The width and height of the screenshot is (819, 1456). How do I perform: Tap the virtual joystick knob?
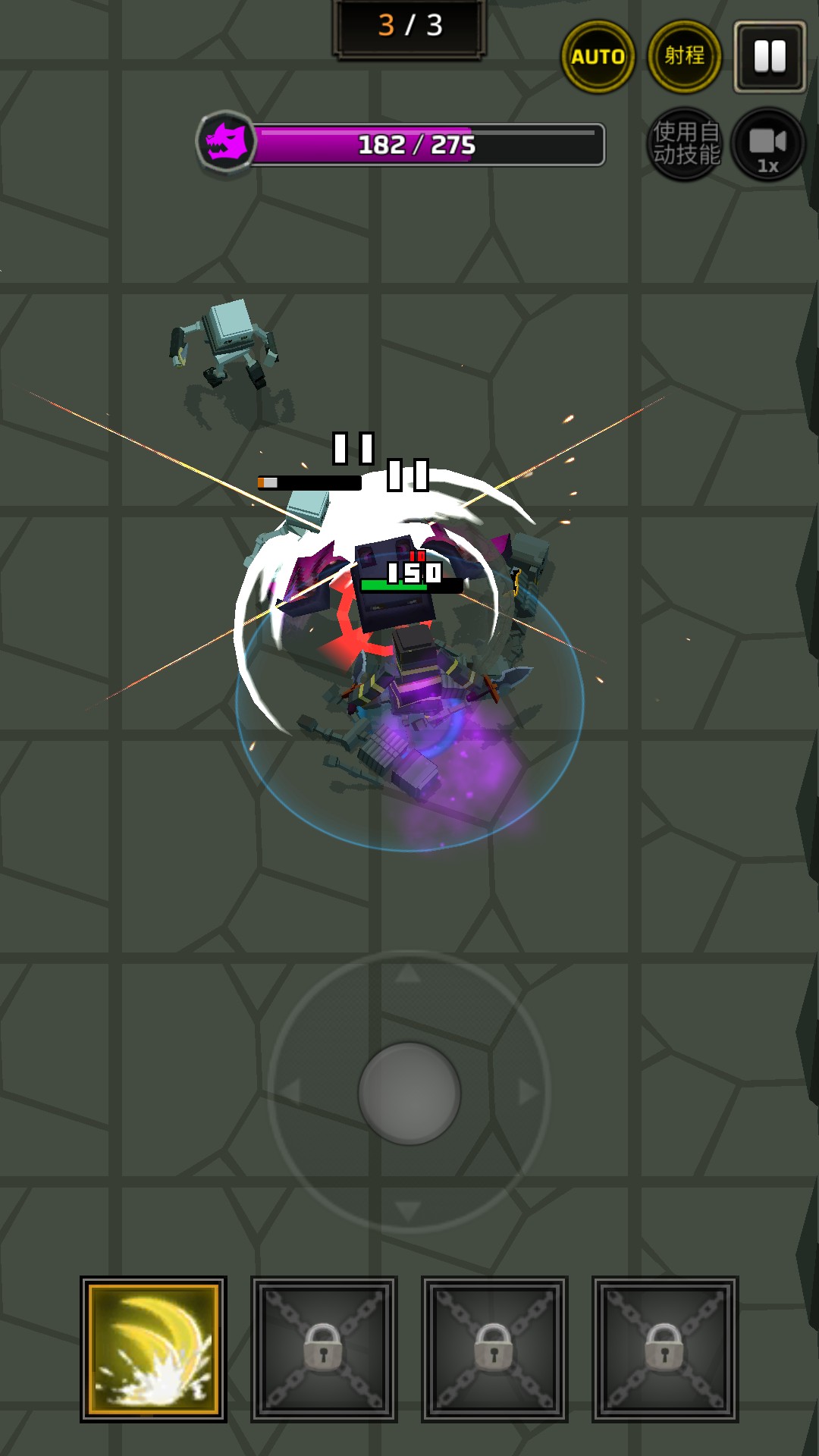[409, 1093]
